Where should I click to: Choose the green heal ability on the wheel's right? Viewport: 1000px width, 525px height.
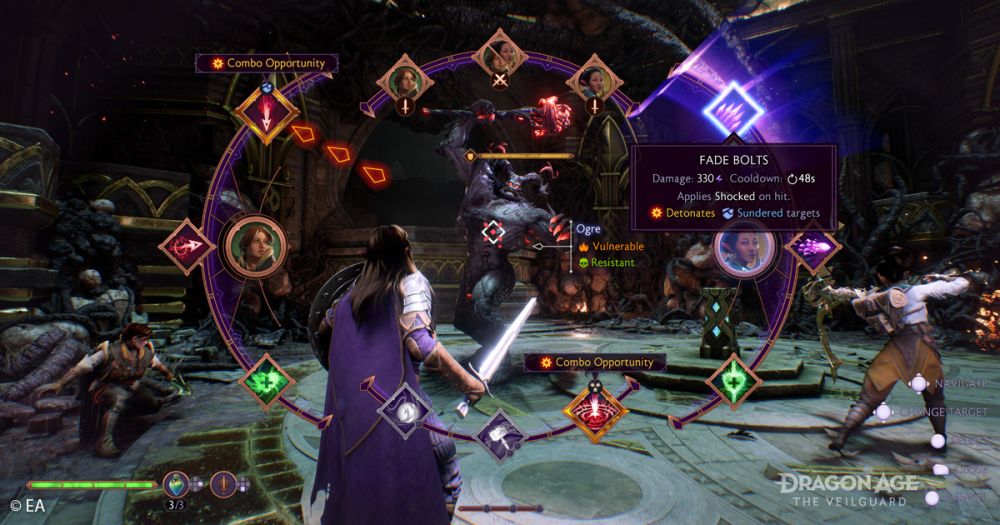click(734, 381)
